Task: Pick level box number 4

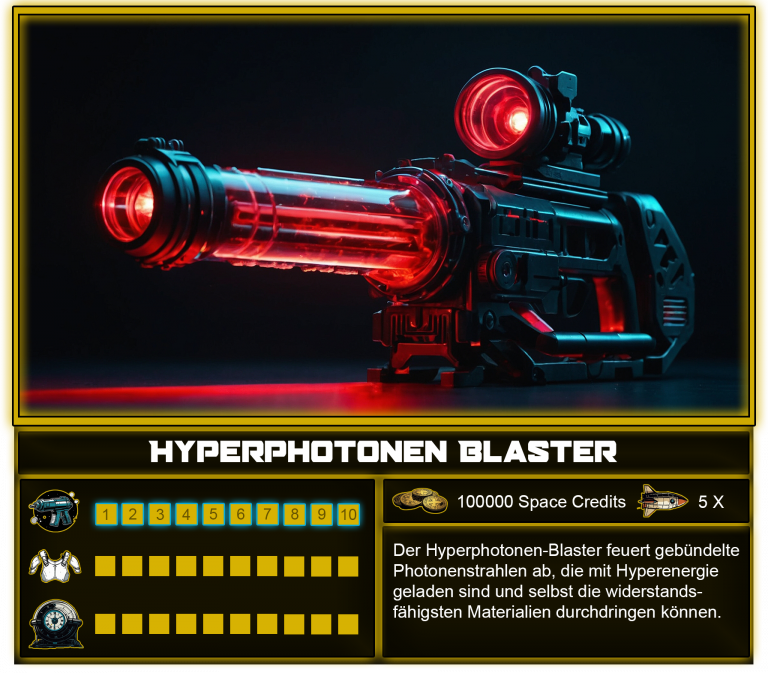Action: point(187,515)
